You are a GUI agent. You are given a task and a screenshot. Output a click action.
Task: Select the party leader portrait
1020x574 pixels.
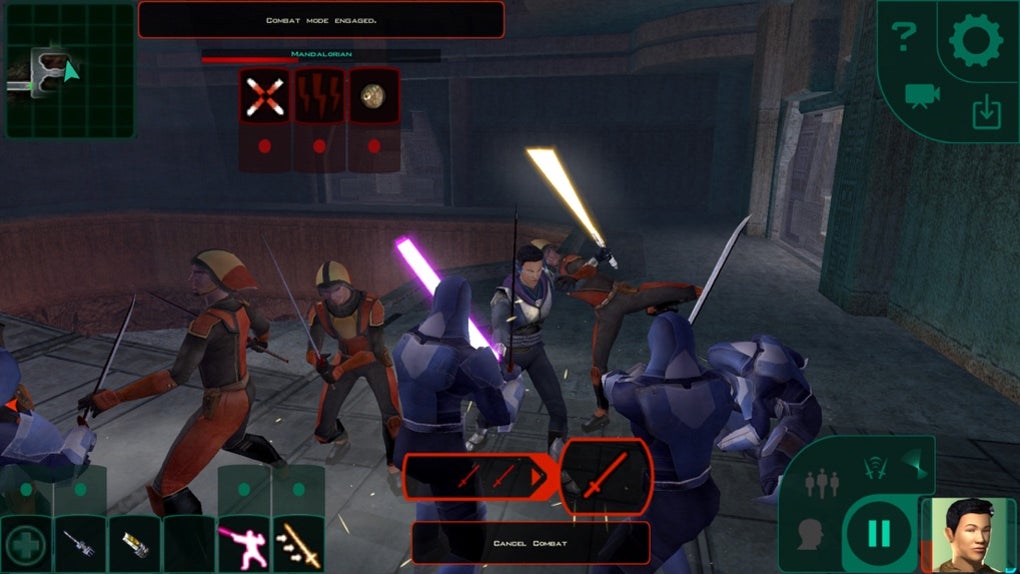(966, 533)
